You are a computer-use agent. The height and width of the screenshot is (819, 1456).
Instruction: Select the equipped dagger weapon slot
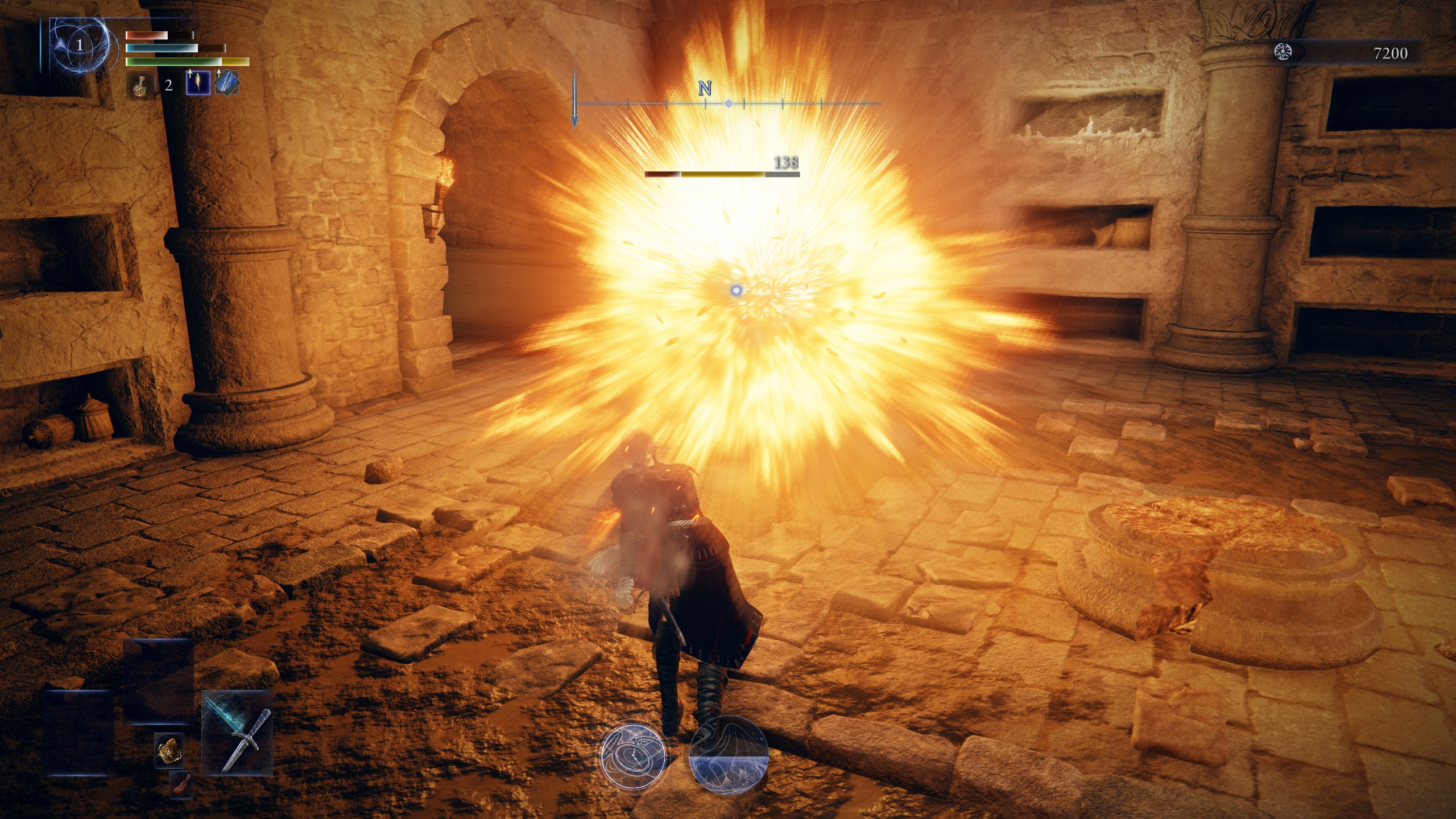237,733
